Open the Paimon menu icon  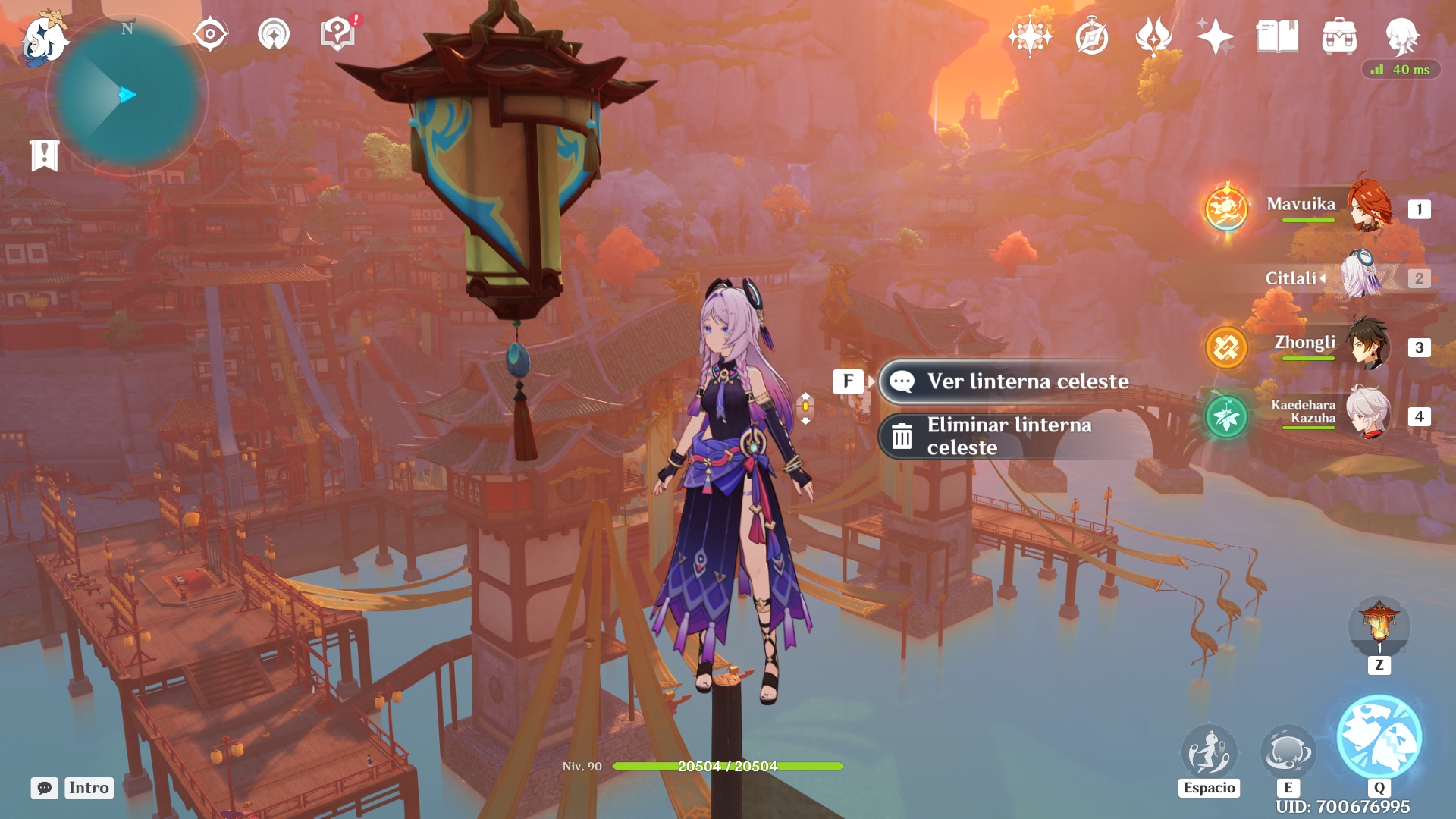tap(43, 38)
